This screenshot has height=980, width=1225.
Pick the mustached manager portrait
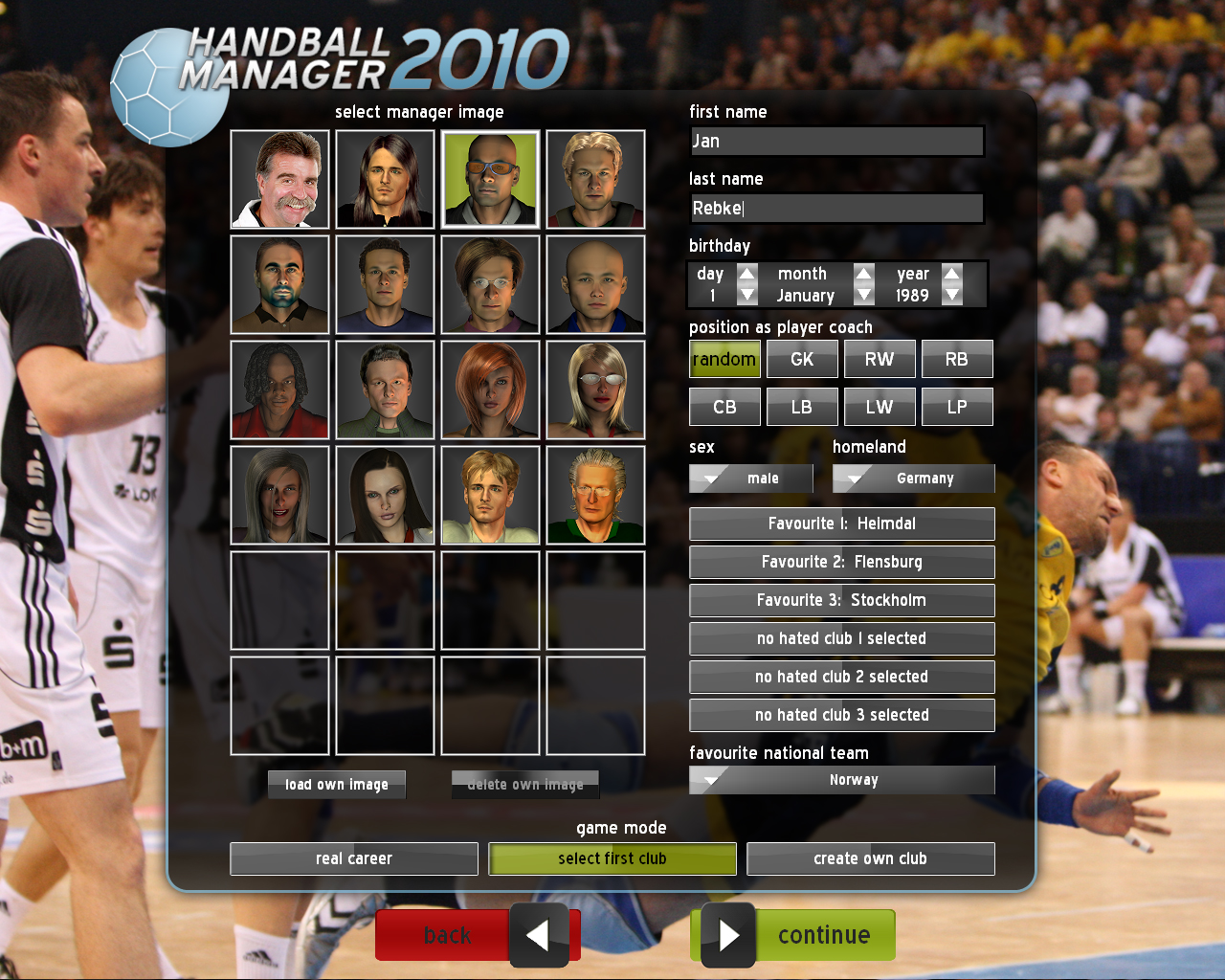[x=280, y=180]
